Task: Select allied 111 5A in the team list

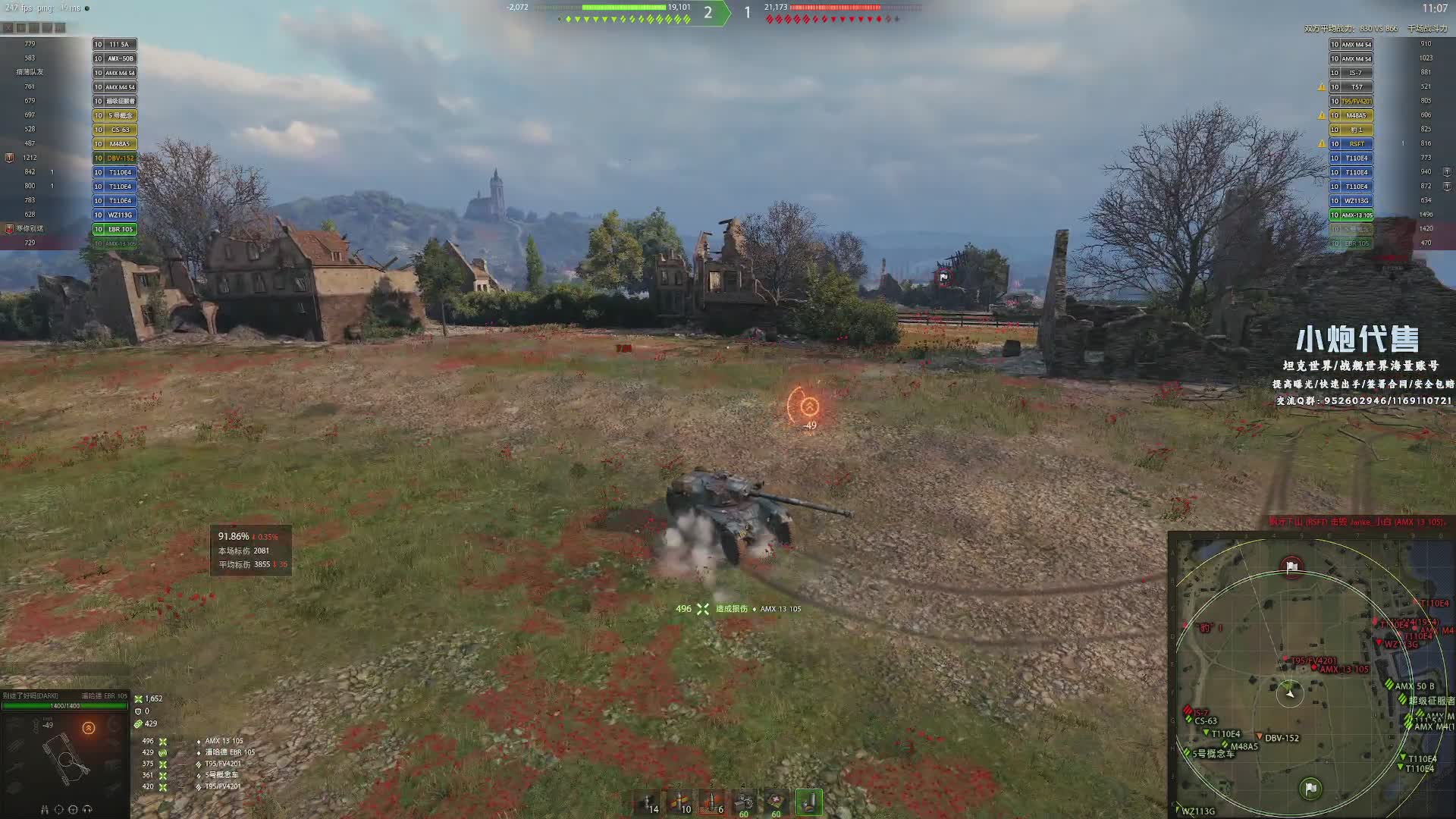Action: click(115, 45)
